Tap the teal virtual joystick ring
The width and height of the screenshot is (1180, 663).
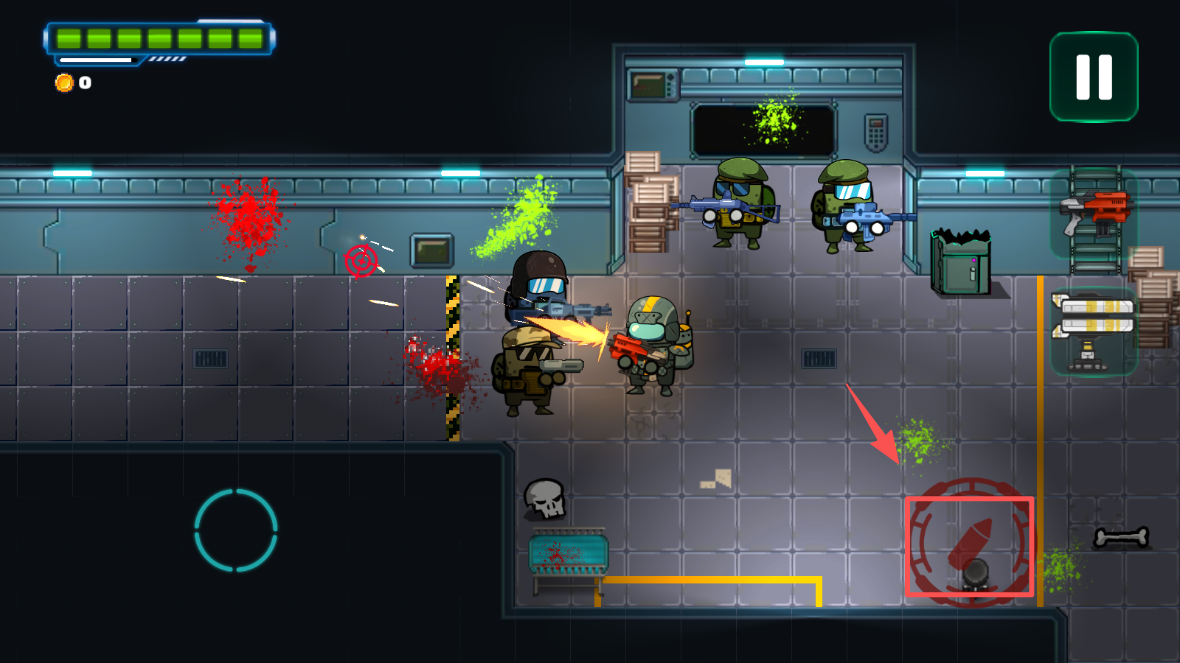click(x=236, y=530)
